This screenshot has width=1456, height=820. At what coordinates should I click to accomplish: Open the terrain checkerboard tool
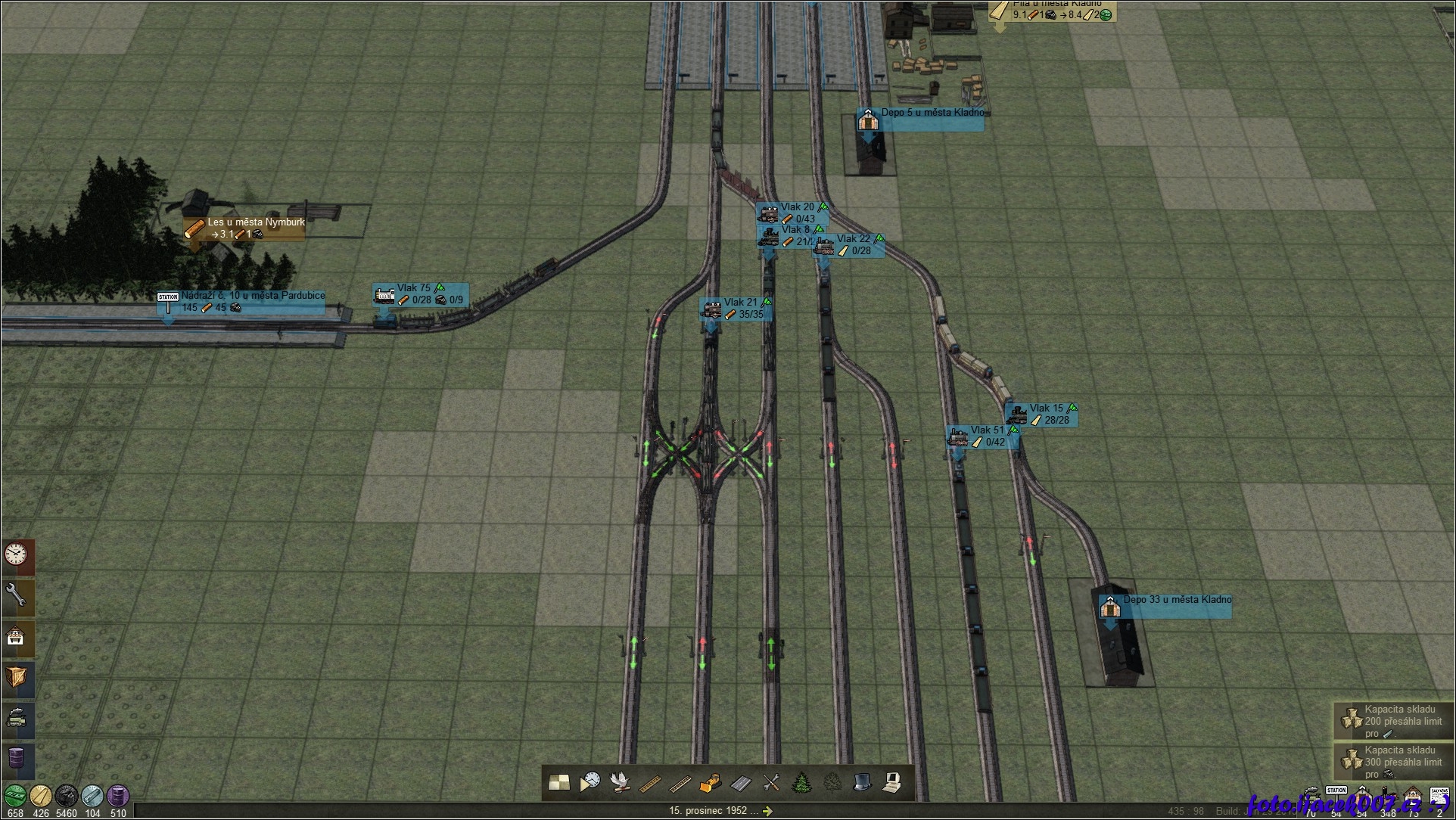pyautogui.click(x=559, y=783)
